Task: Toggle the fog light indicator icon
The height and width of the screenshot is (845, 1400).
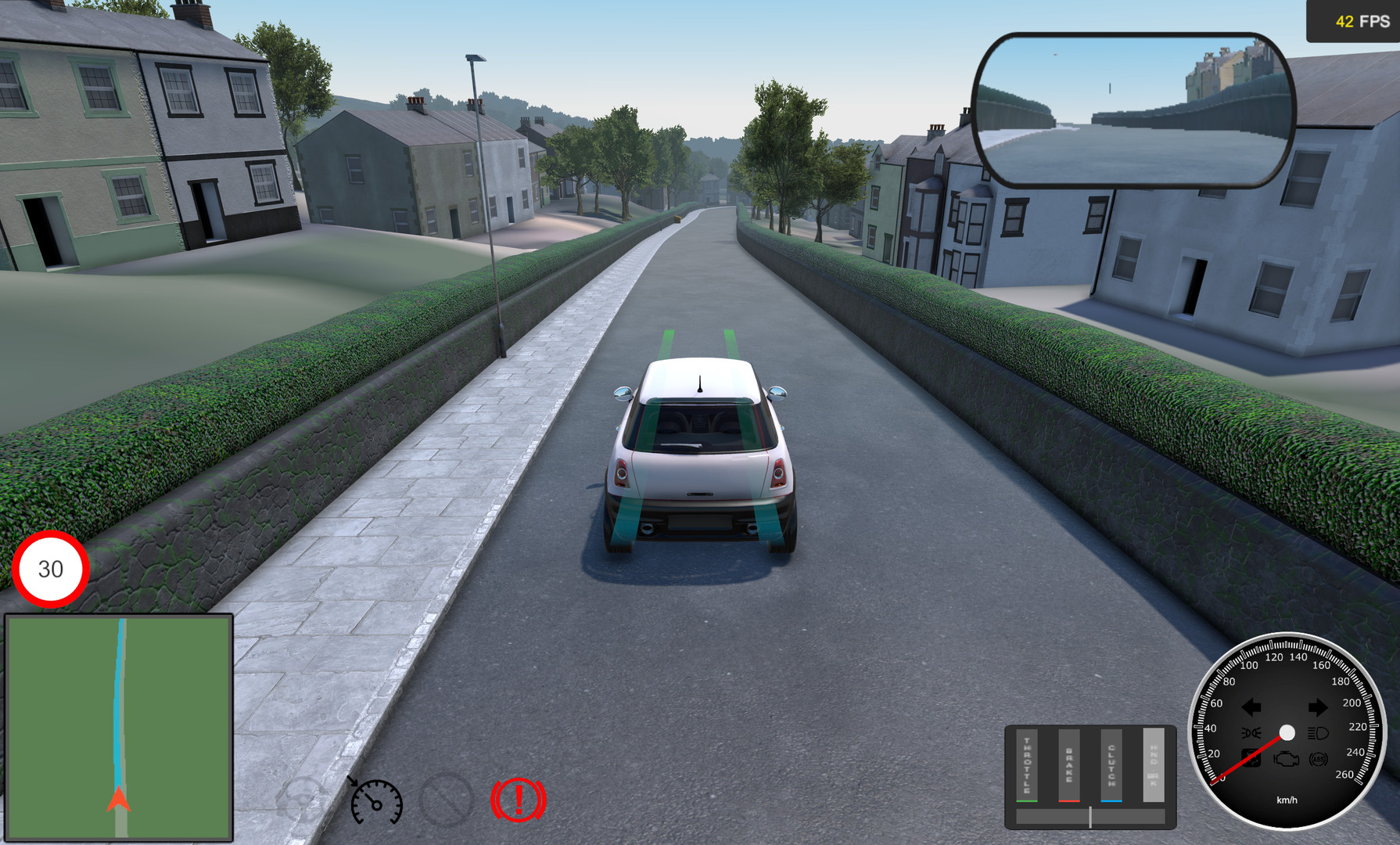Action: click(1251, 732)
